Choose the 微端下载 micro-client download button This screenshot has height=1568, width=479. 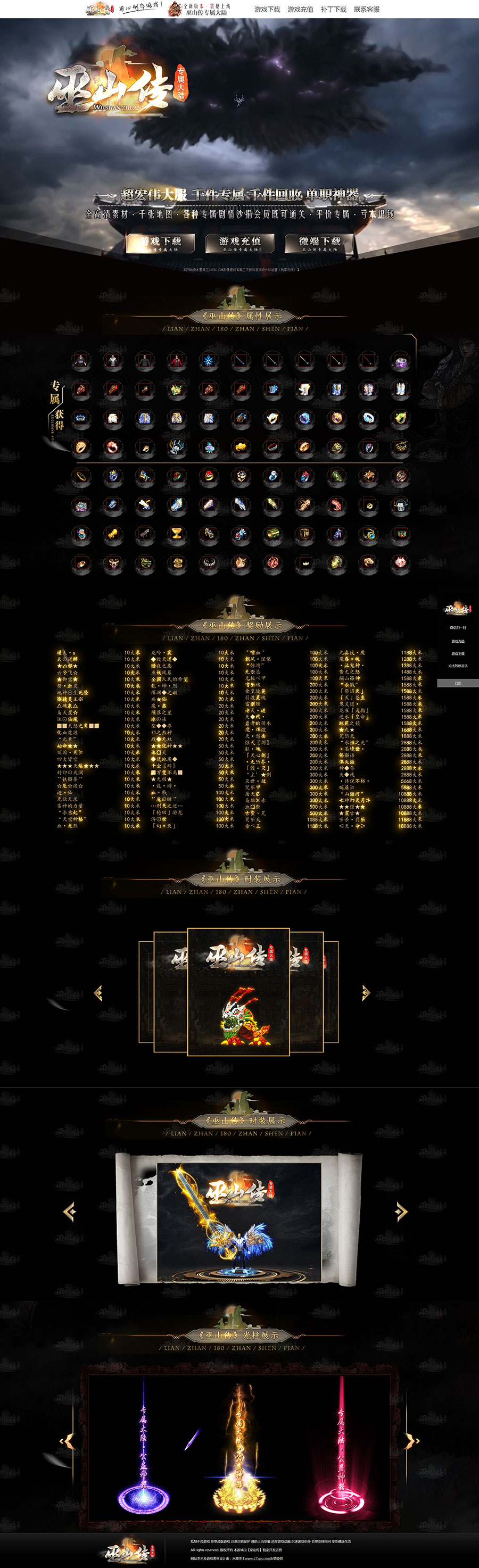(319, 243)
